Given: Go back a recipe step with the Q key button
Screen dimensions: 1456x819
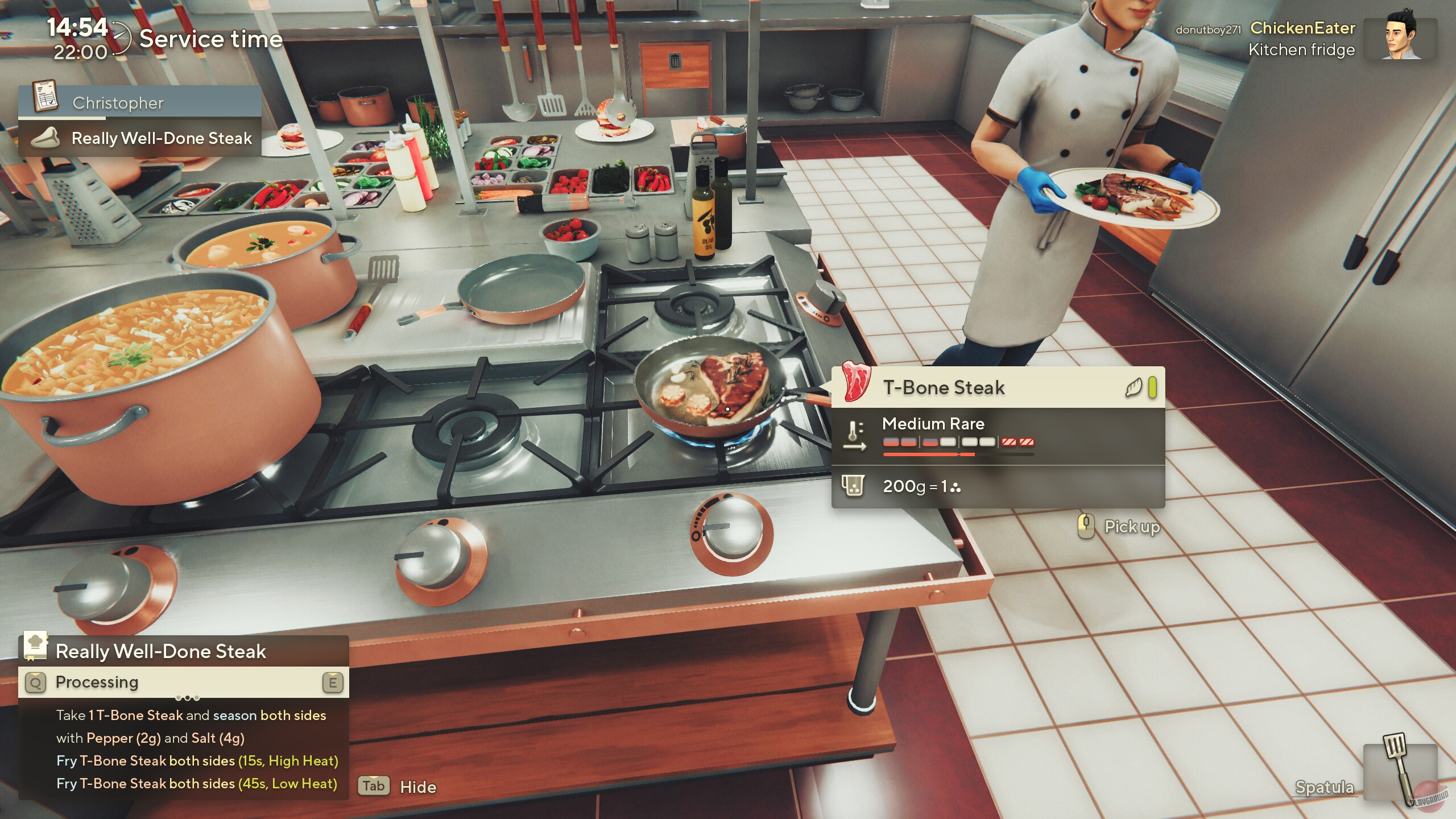Looking at the screenshot, I should pyautogui.click(x=35, y=682).
